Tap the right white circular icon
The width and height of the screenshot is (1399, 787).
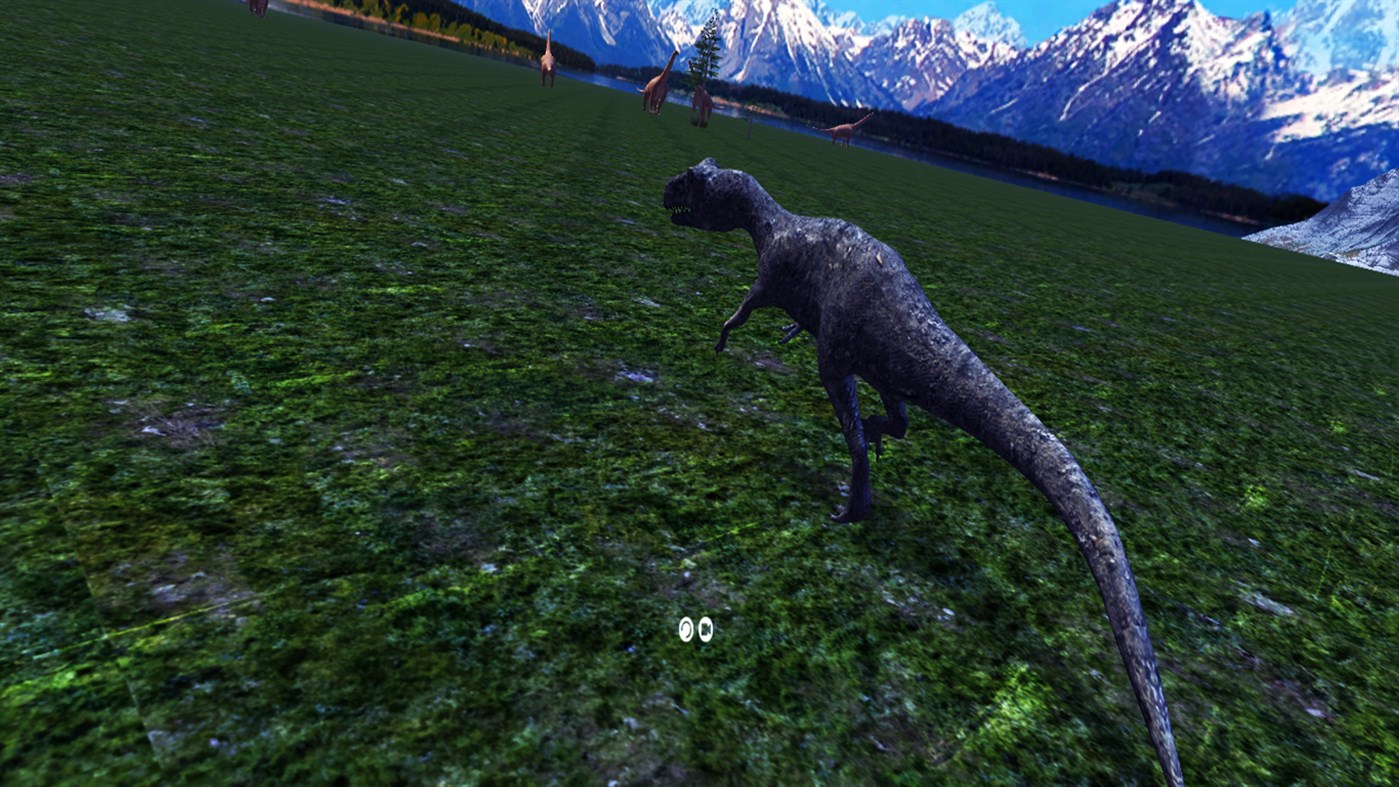point(705,629)
